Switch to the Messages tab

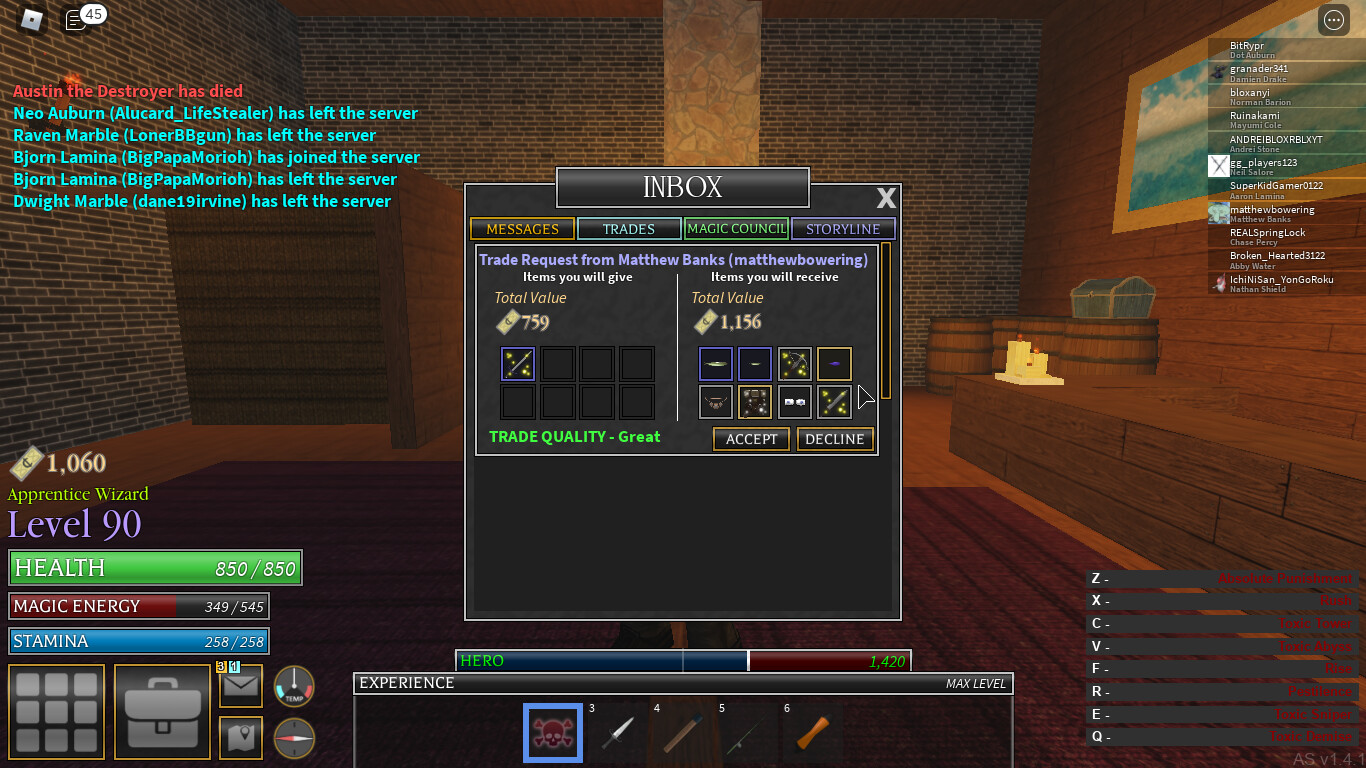pyautogui.click(x=522, y=229)
